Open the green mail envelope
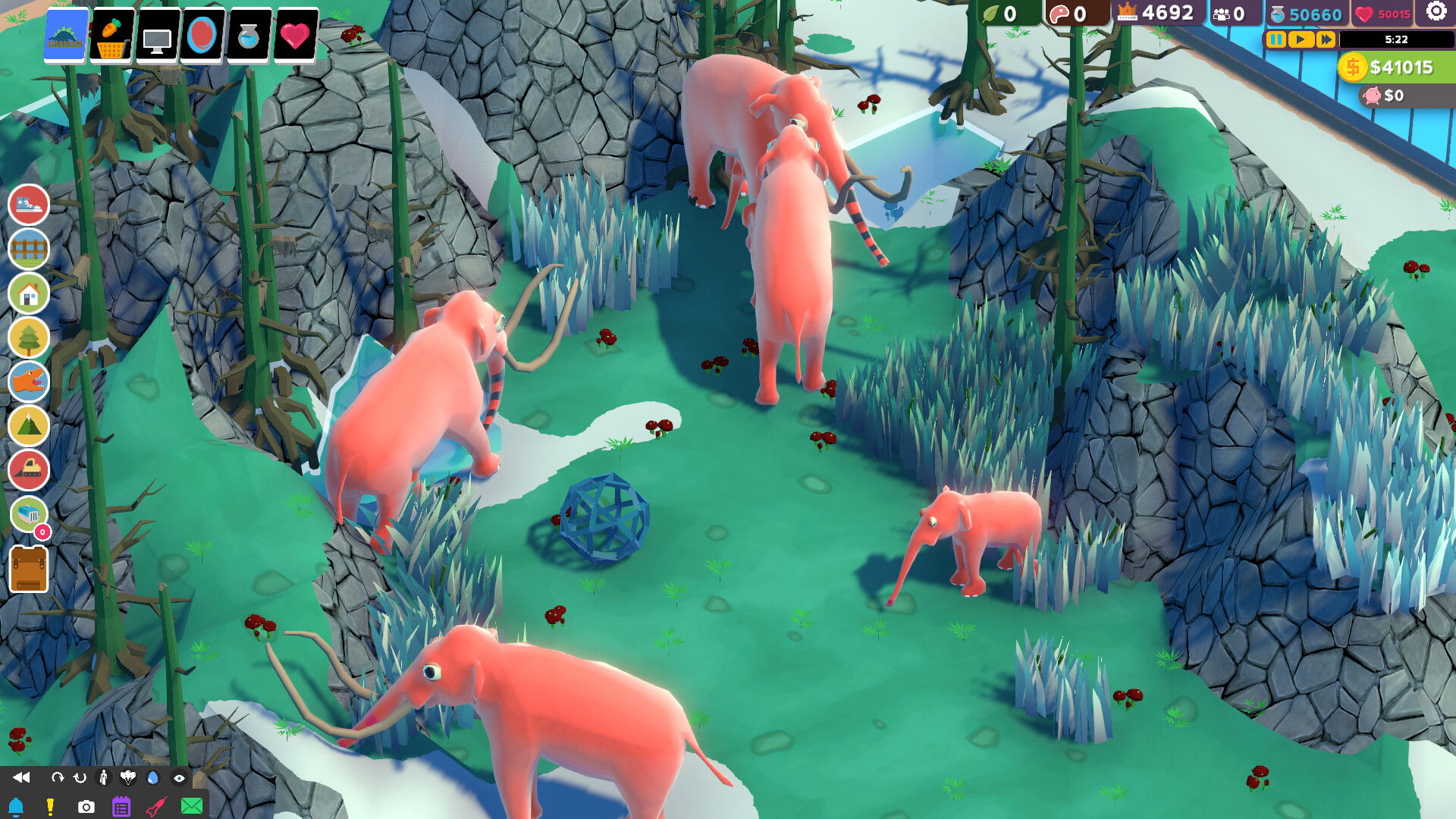The width and height of the screenshot is (1456, 819). (x=193, y=806)
